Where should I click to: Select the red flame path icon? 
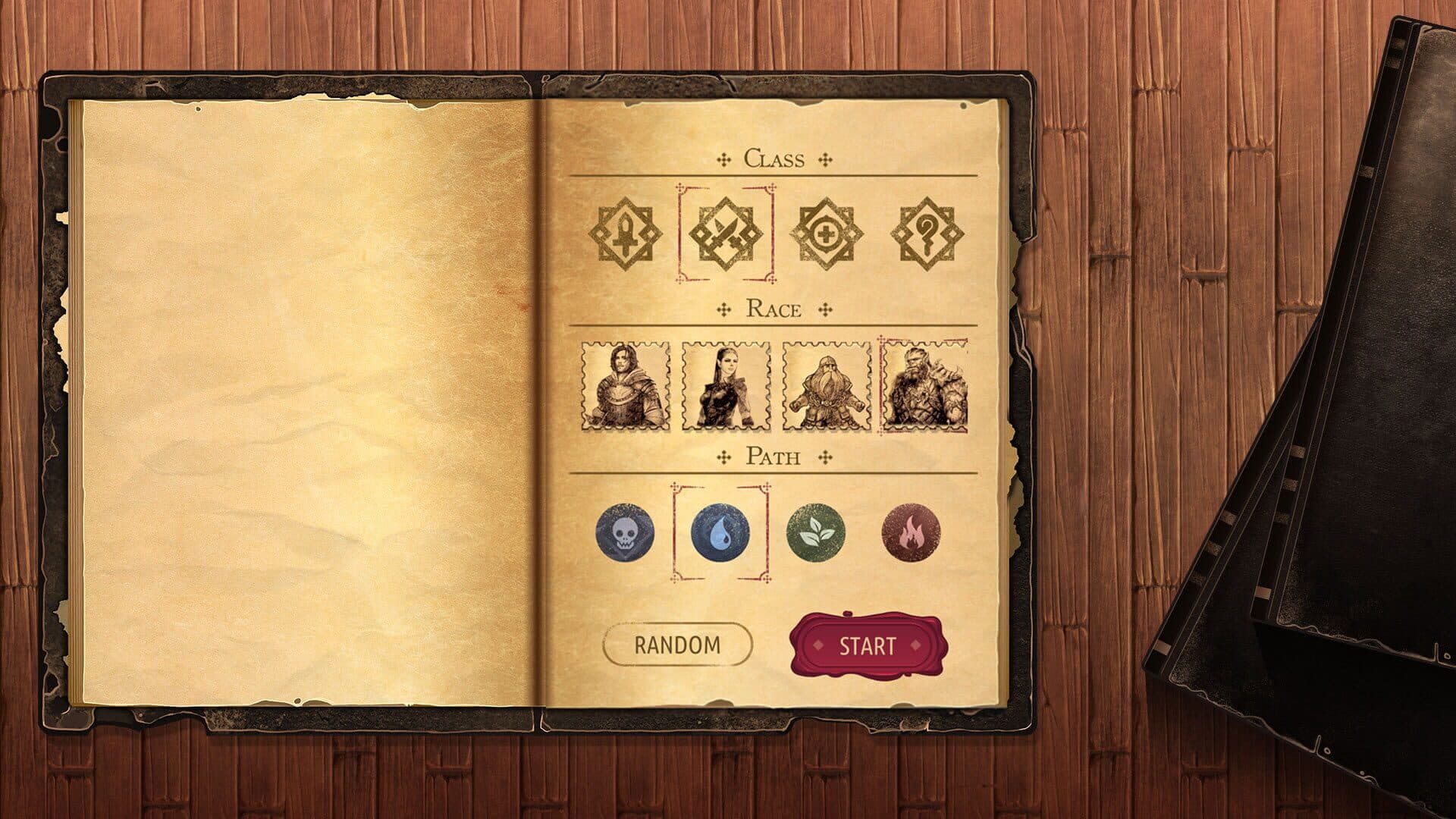pyautogui.click(x=911, y=532)
